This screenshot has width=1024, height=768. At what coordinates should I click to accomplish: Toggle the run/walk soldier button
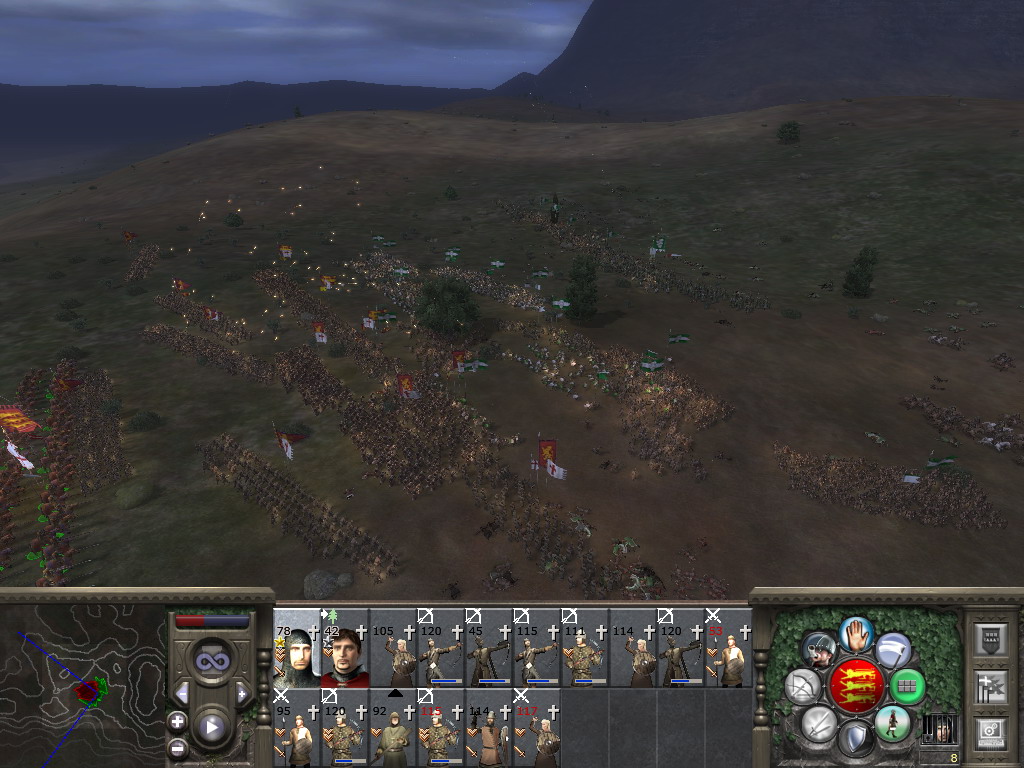click(892, 722)
